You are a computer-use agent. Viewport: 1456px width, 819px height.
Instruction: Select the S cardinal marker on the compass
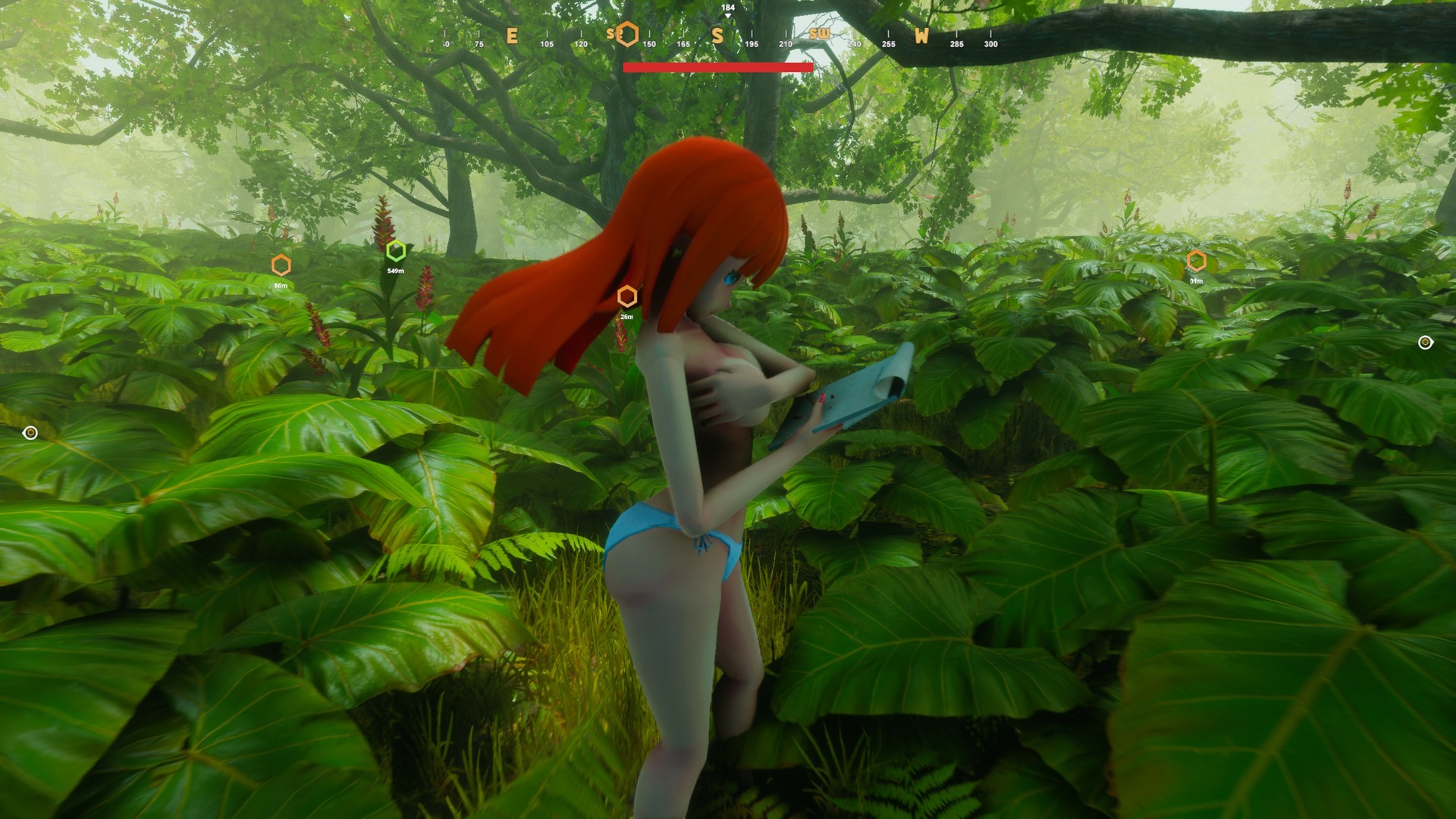717,35
